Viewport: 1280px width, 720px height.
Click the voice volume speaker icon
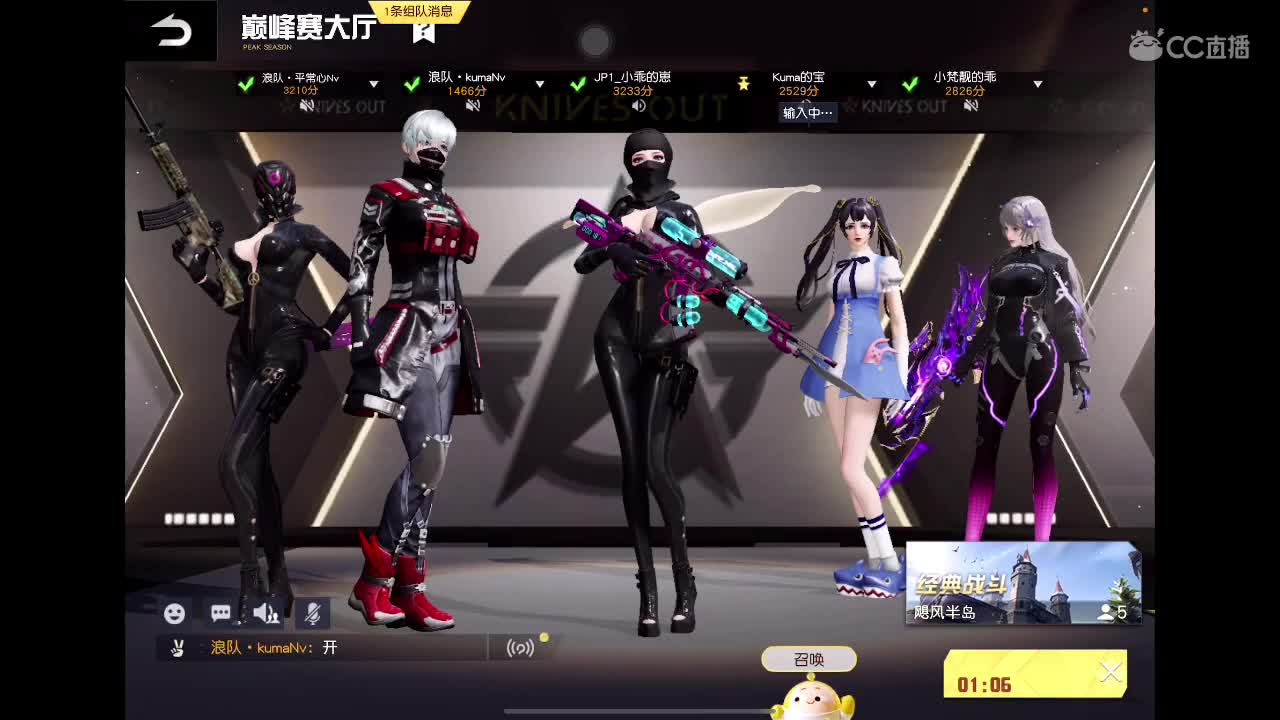click(x=264, y=613)
